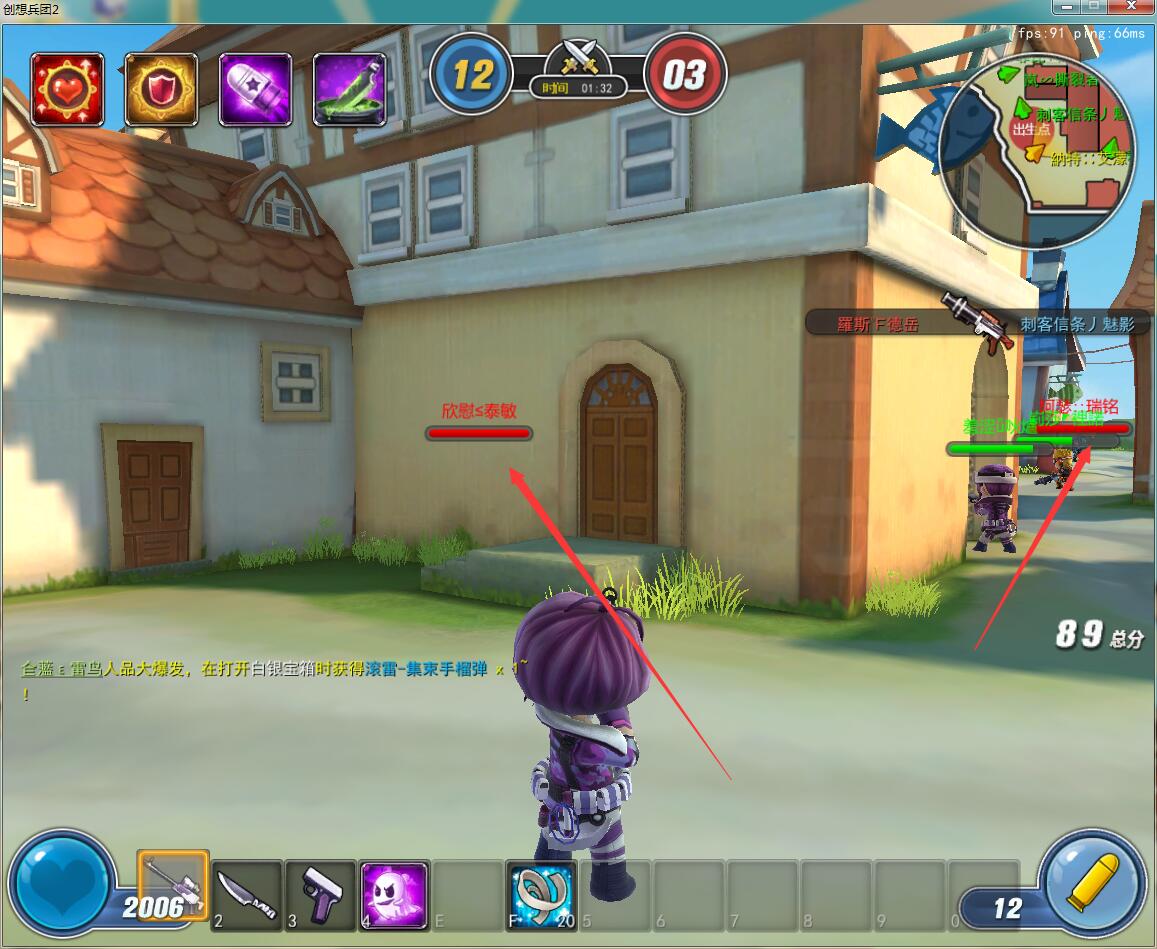Click the blue heart health orb
Viewport: 1157px width, 949px height.
(x=62, y=884)
